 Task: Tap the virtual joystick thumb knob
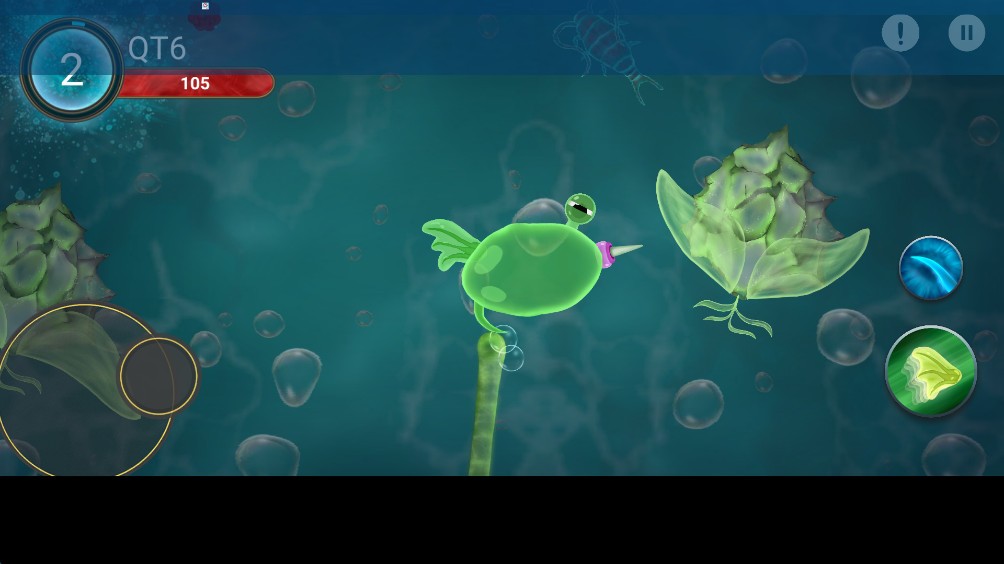coord(158,375)
